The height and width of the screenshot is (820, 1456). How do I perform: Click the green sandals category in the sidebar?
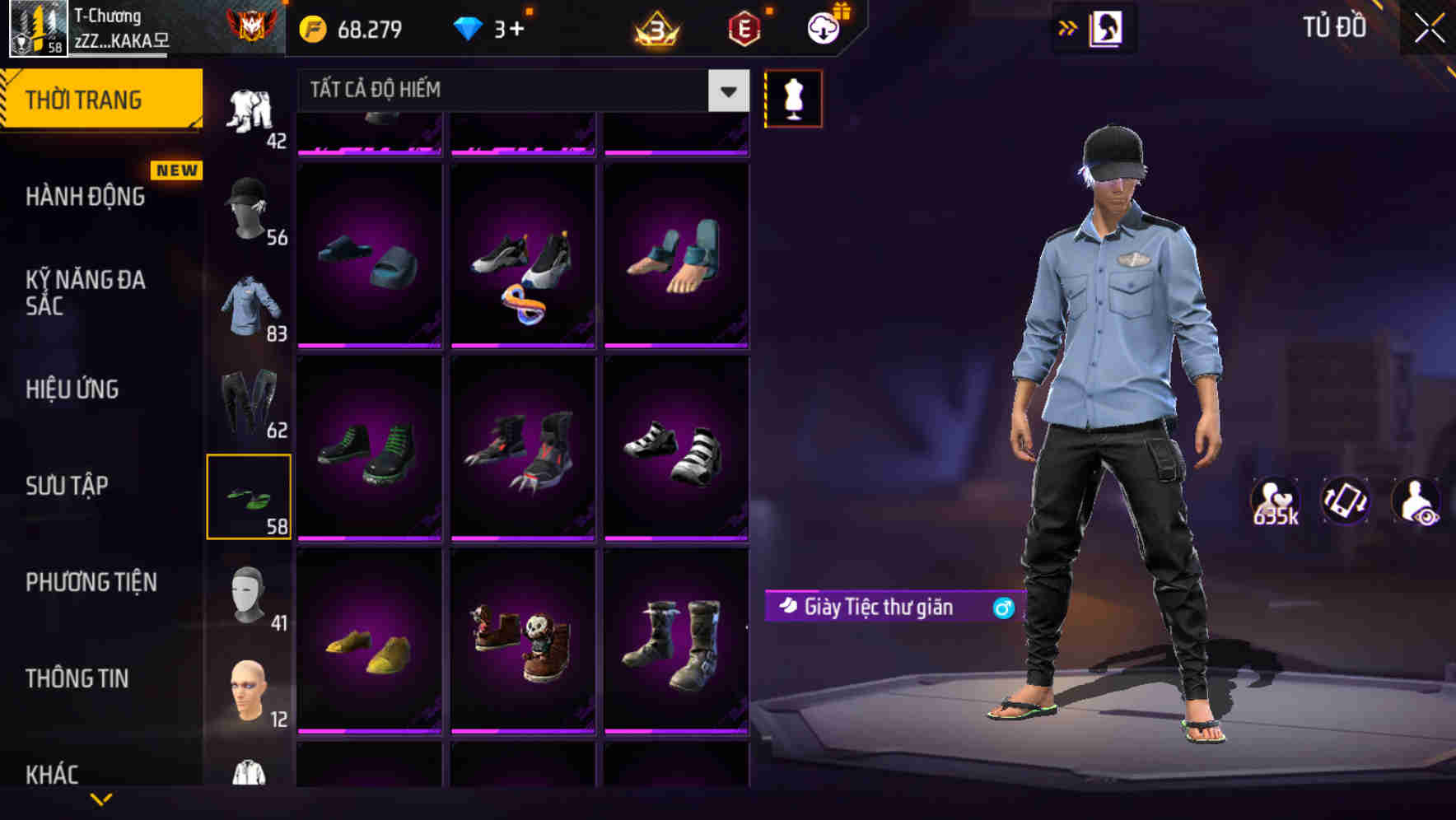point(250,494)
